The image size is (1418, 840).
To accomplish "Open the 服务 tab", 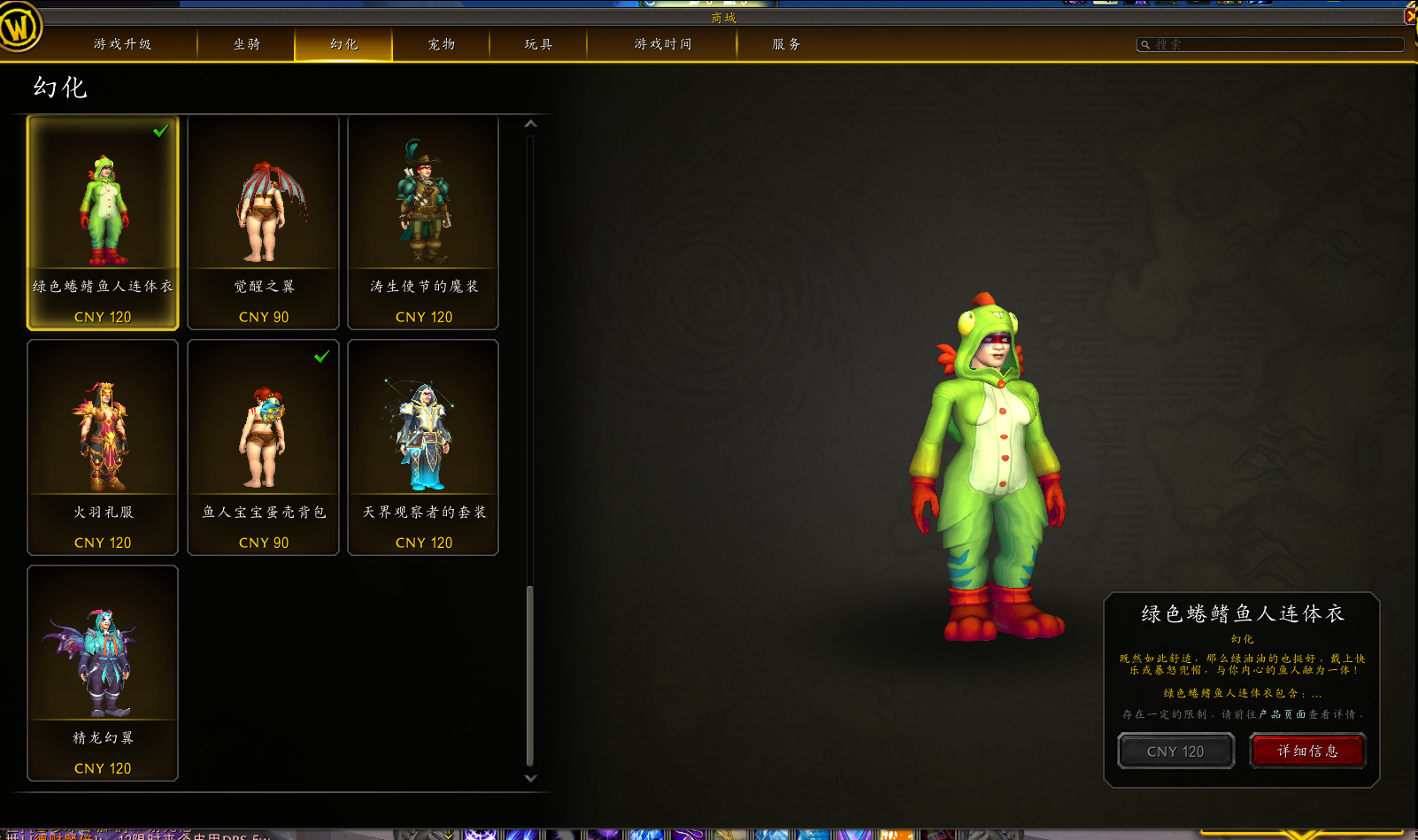I will tap(786, 44).
